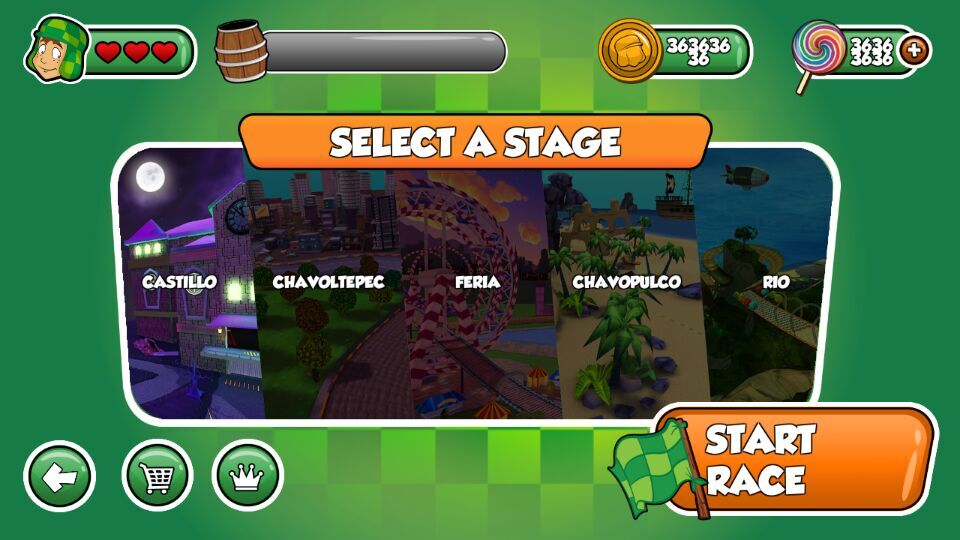
Task: Open the shopping cart store
Action: click(x=157, y=476)
